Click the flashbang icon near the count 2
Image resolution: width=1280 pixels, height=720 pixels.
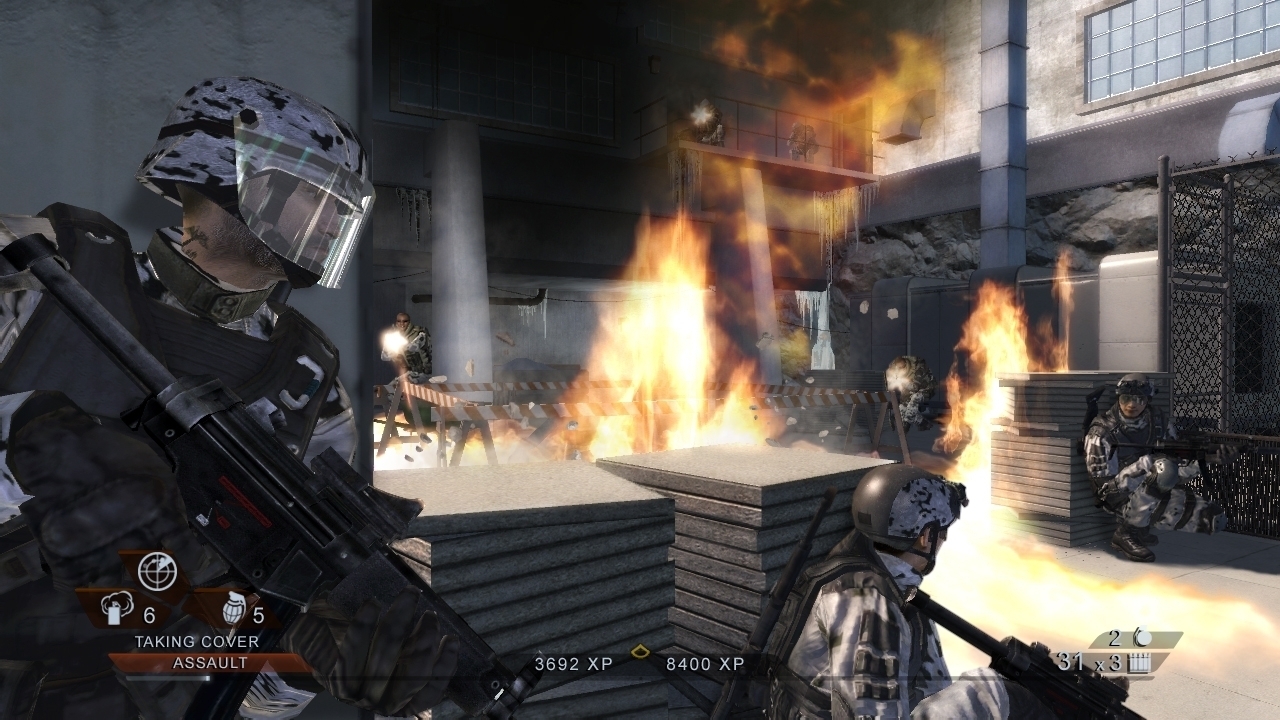click(1143, 638)
